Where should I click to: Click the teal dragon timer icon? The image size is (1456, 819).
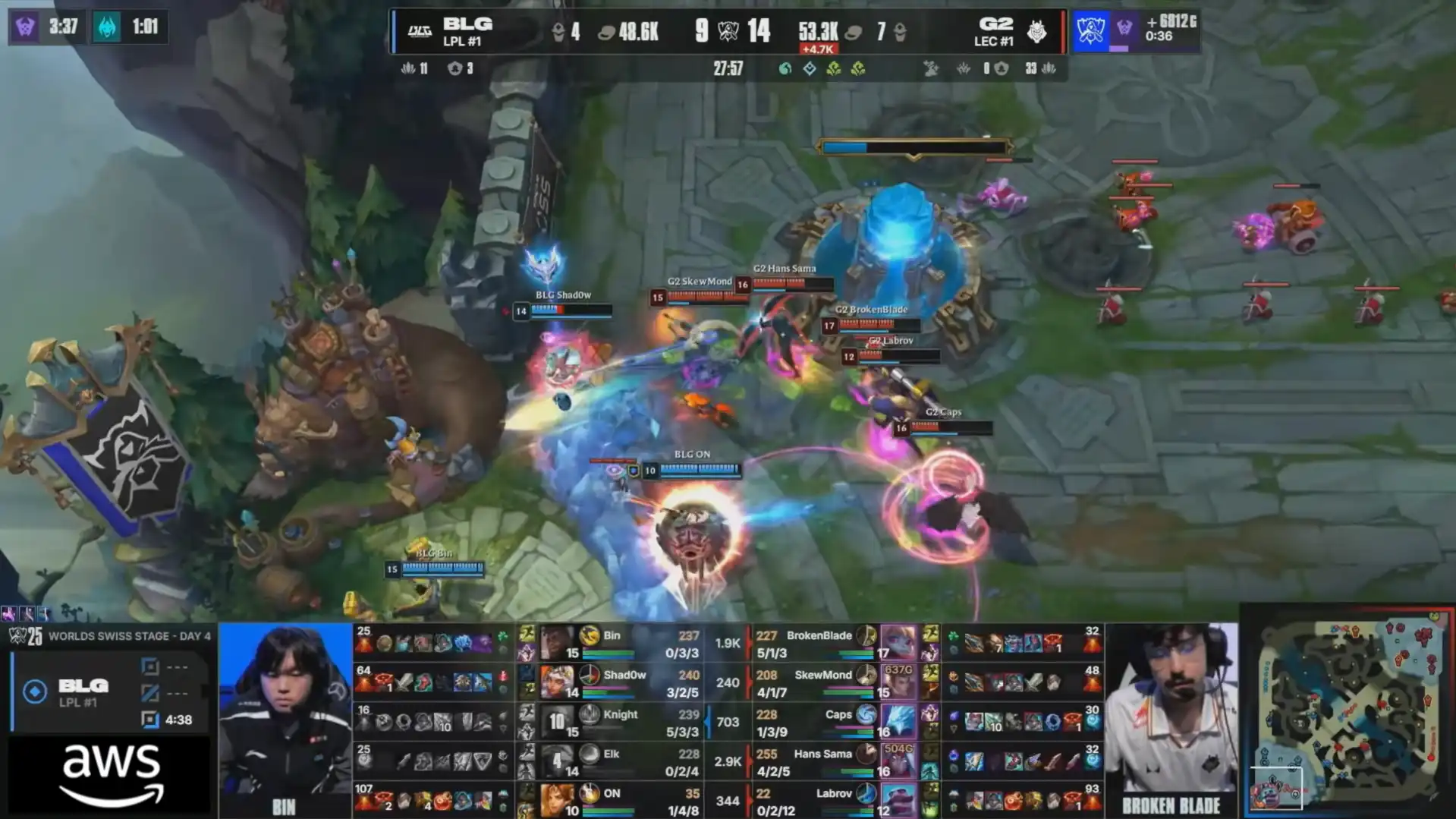(x=107, y=27)
